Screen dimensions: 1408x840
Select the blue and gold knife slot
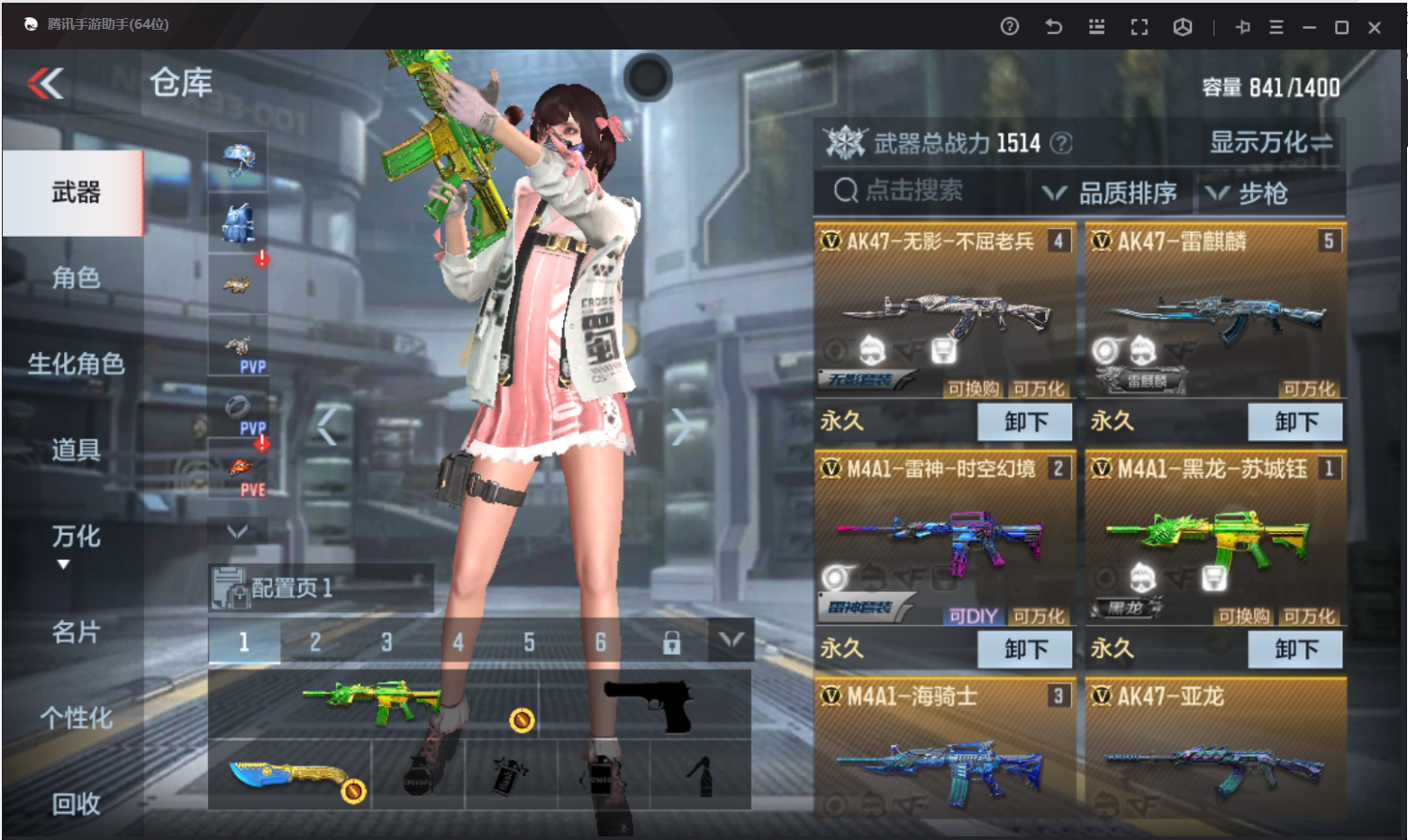click(288, 776)
